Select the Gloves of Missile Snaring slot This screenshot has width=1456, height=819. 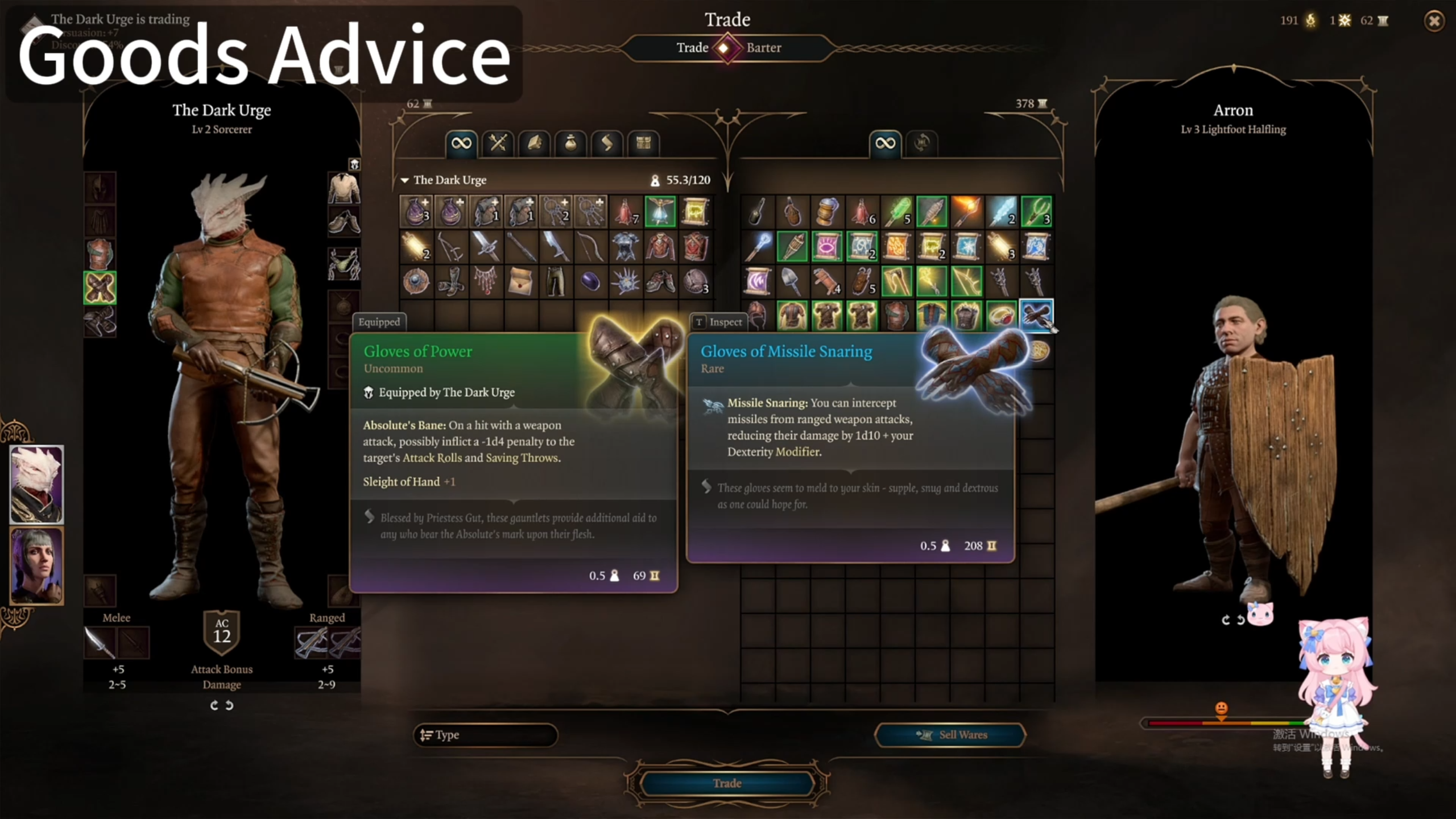pos(1036,315)
